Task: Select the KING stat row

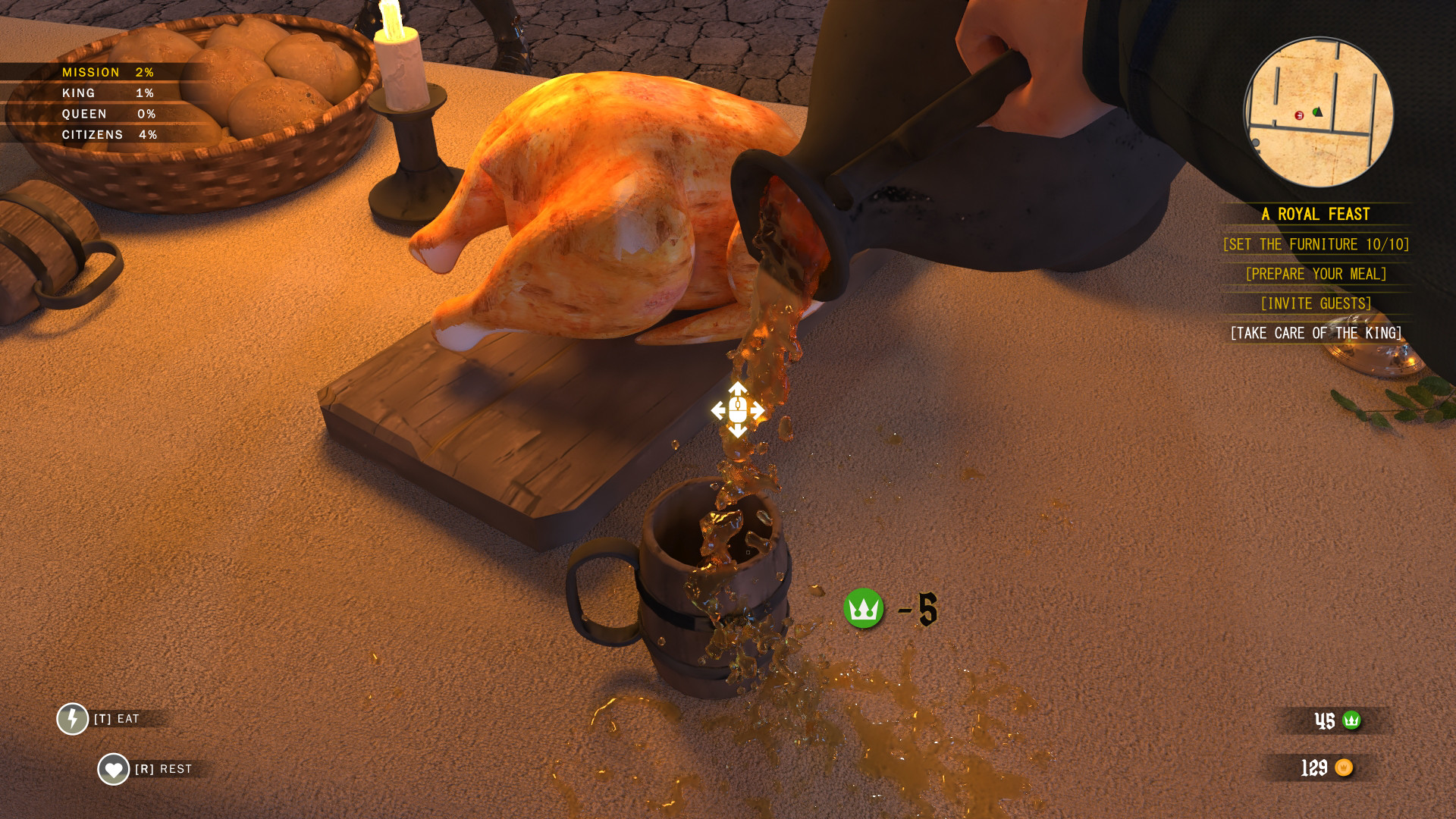Action: tap(106, 93)
